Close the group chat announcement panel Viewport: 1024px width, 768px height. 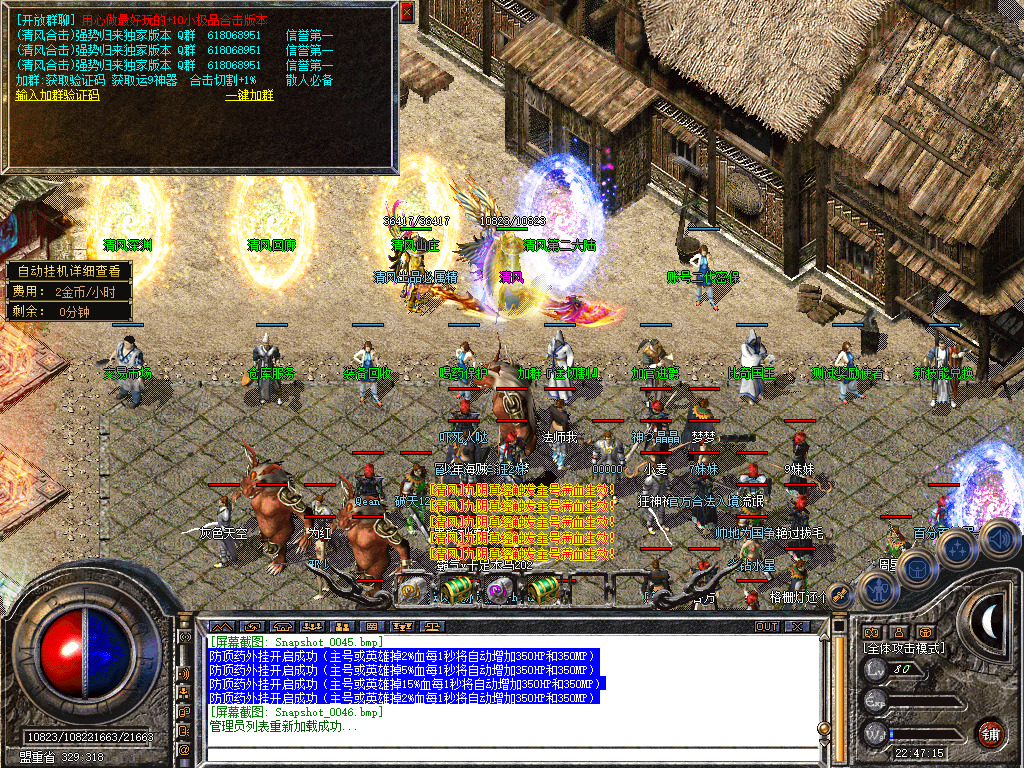(x=406, y=12)
